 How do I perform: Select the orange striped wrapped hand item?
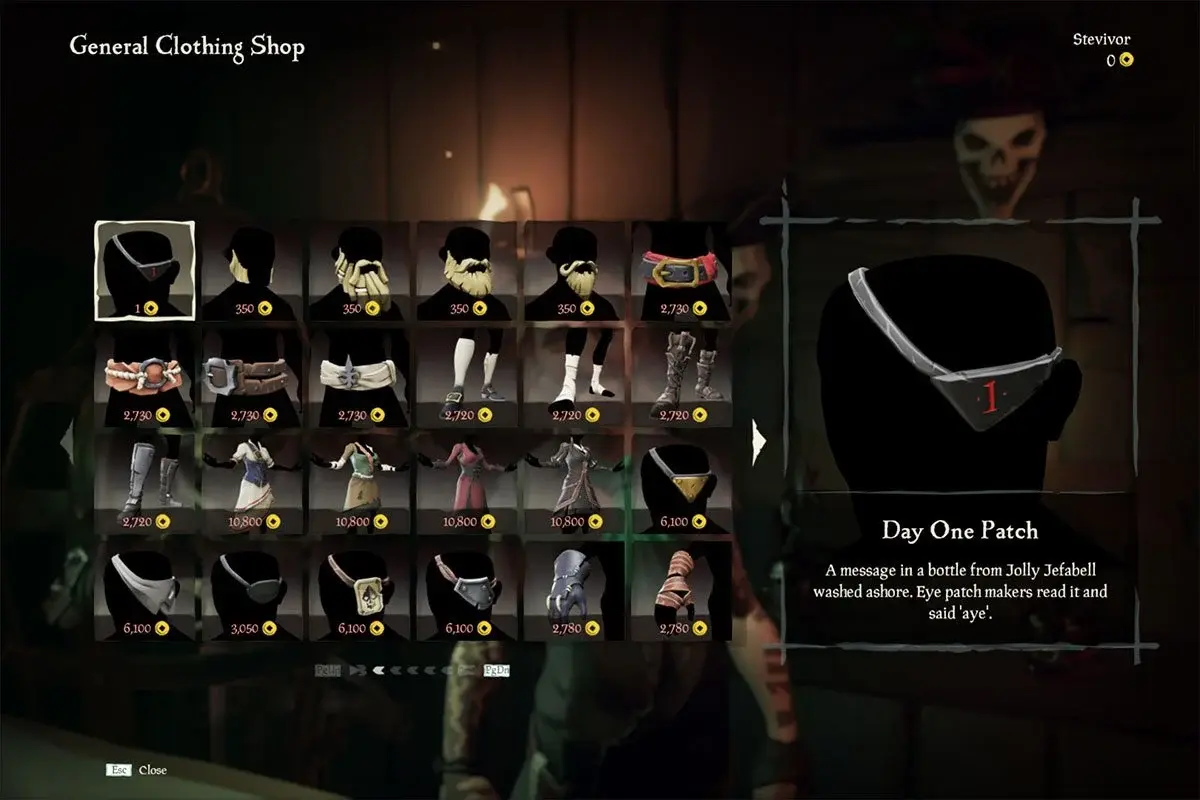(x=682, y=591)
